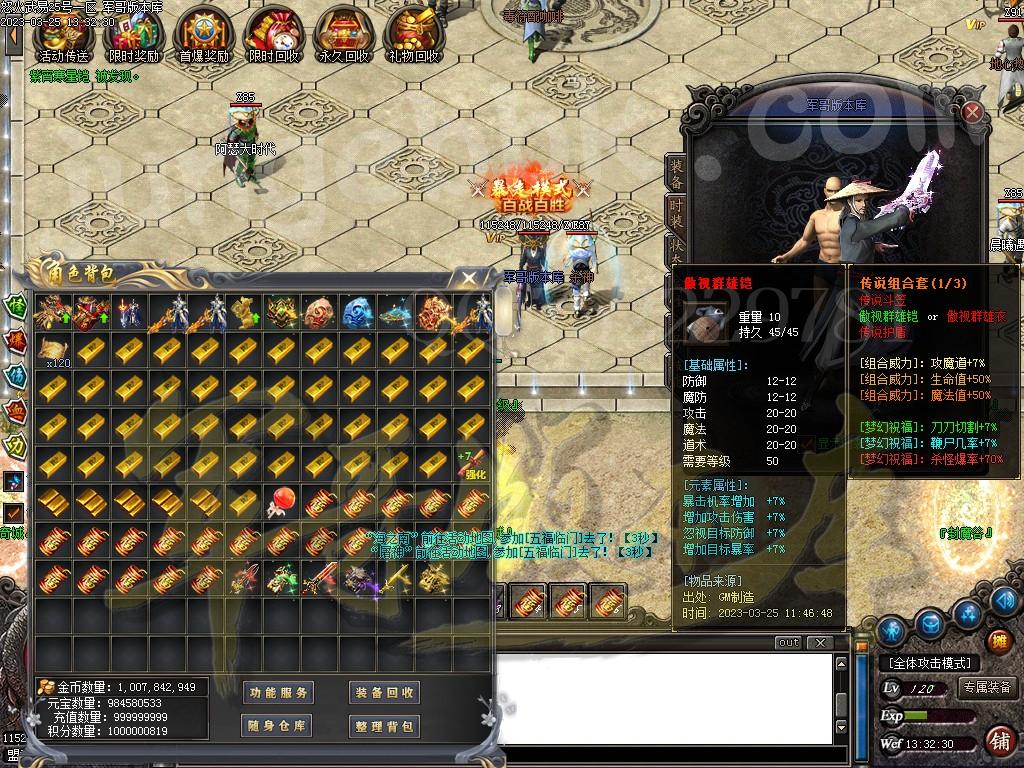This screenshot has width=1024, height=768.
Task: Toggle the 全体攻击模式 attack mode label
Action: (929, 663)
